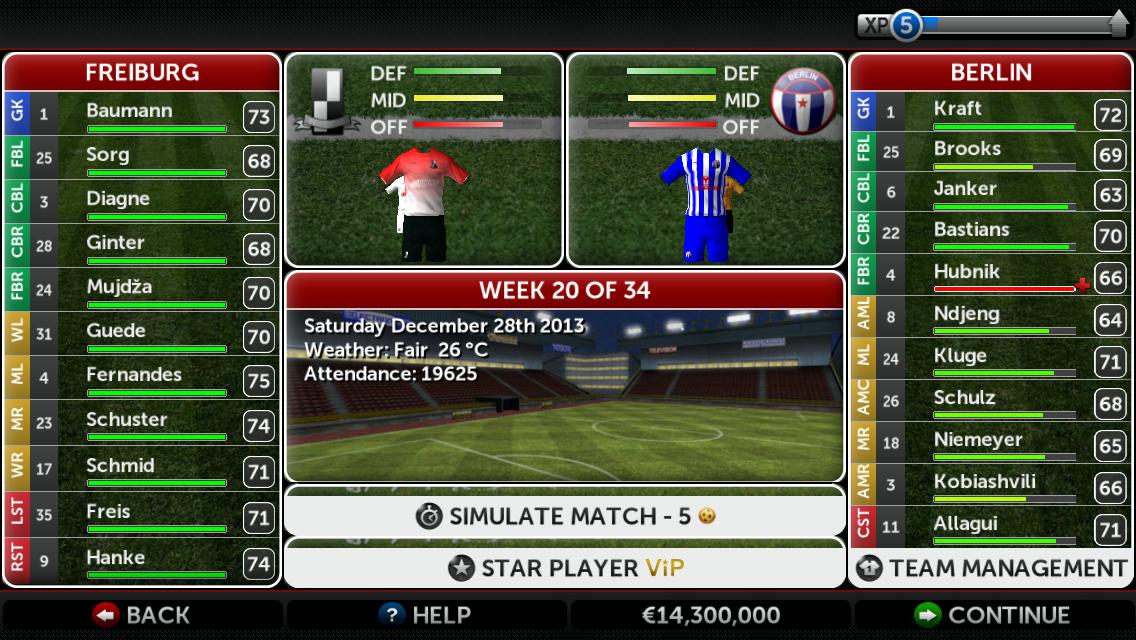
Task: Tap the XP level 5 badge
Action: (905, 25)
